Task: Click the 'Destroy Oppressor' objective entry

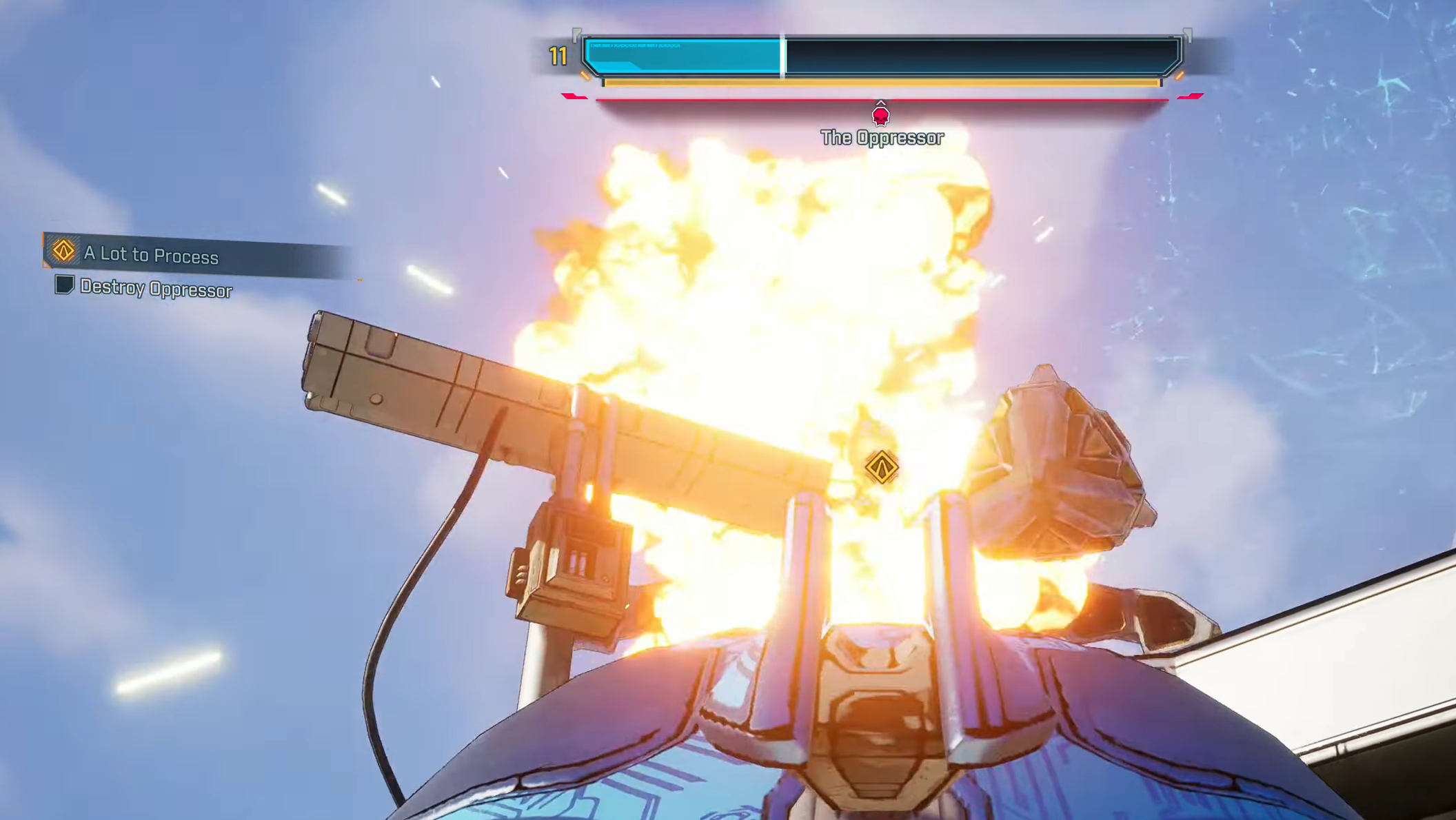Action: tap(156, 289)
